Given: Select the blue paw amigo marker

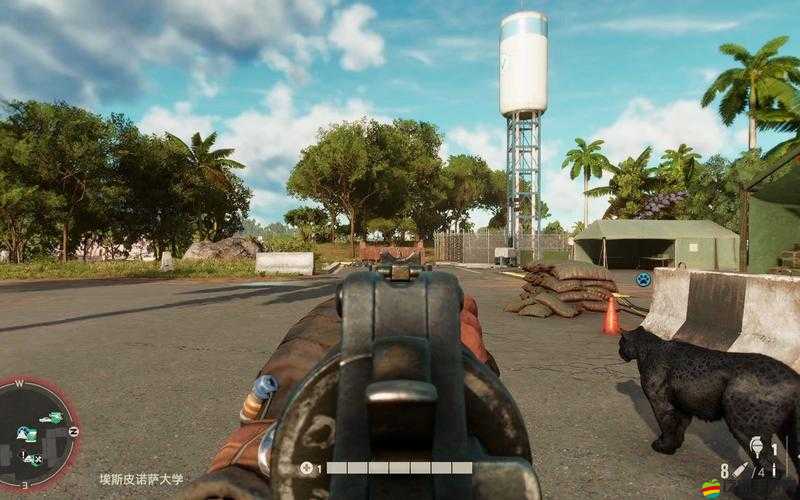Looking at the screenshot, I should pyautogui.click(x=643, y=279).
